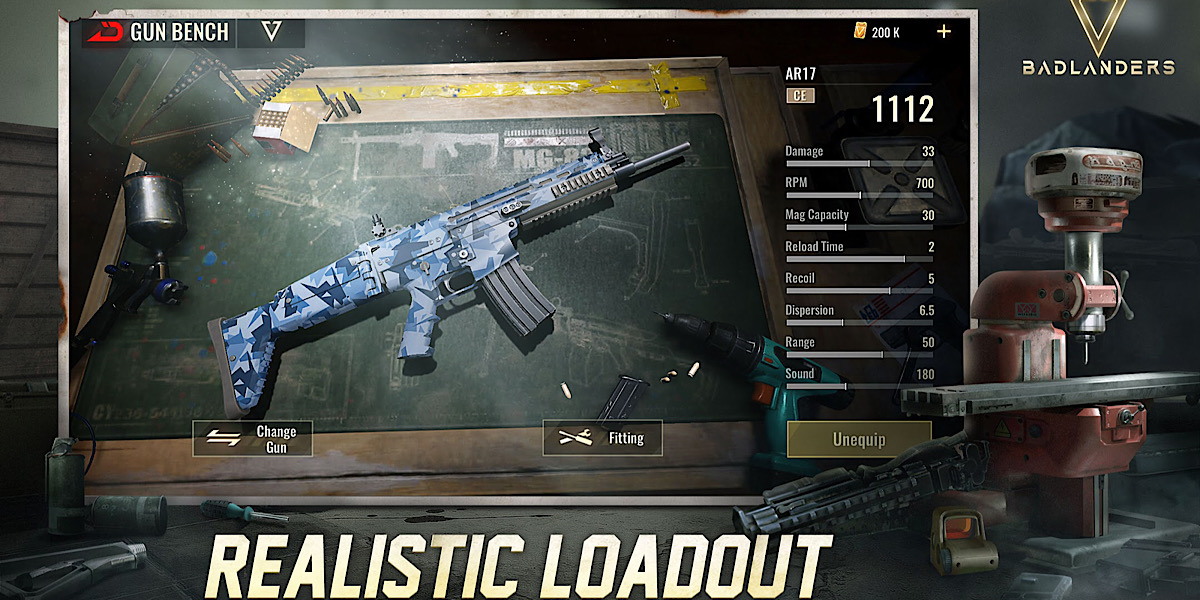The image size is (1200, 600).
Task: Unequip the AR17 rifle
Action: pos(859,439)
